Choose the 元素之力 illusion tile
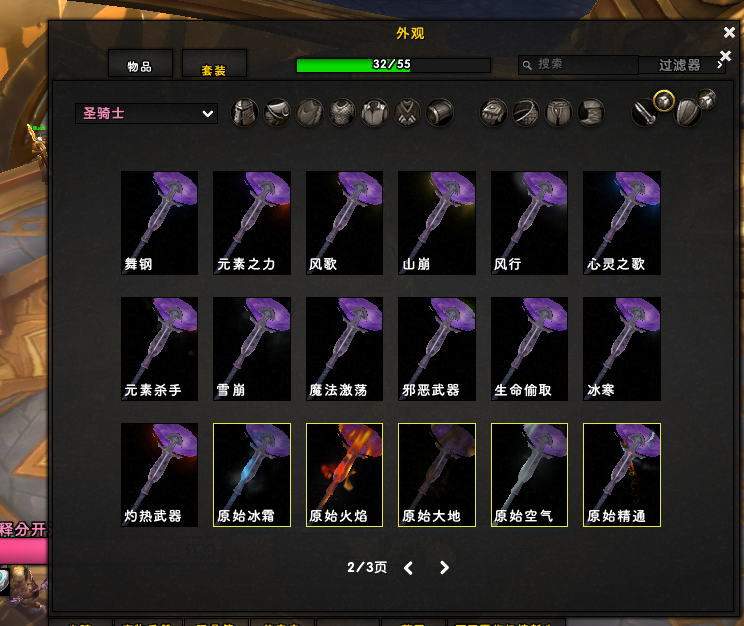This screenshot has width=744, height=626. click(x=252, y=223)
